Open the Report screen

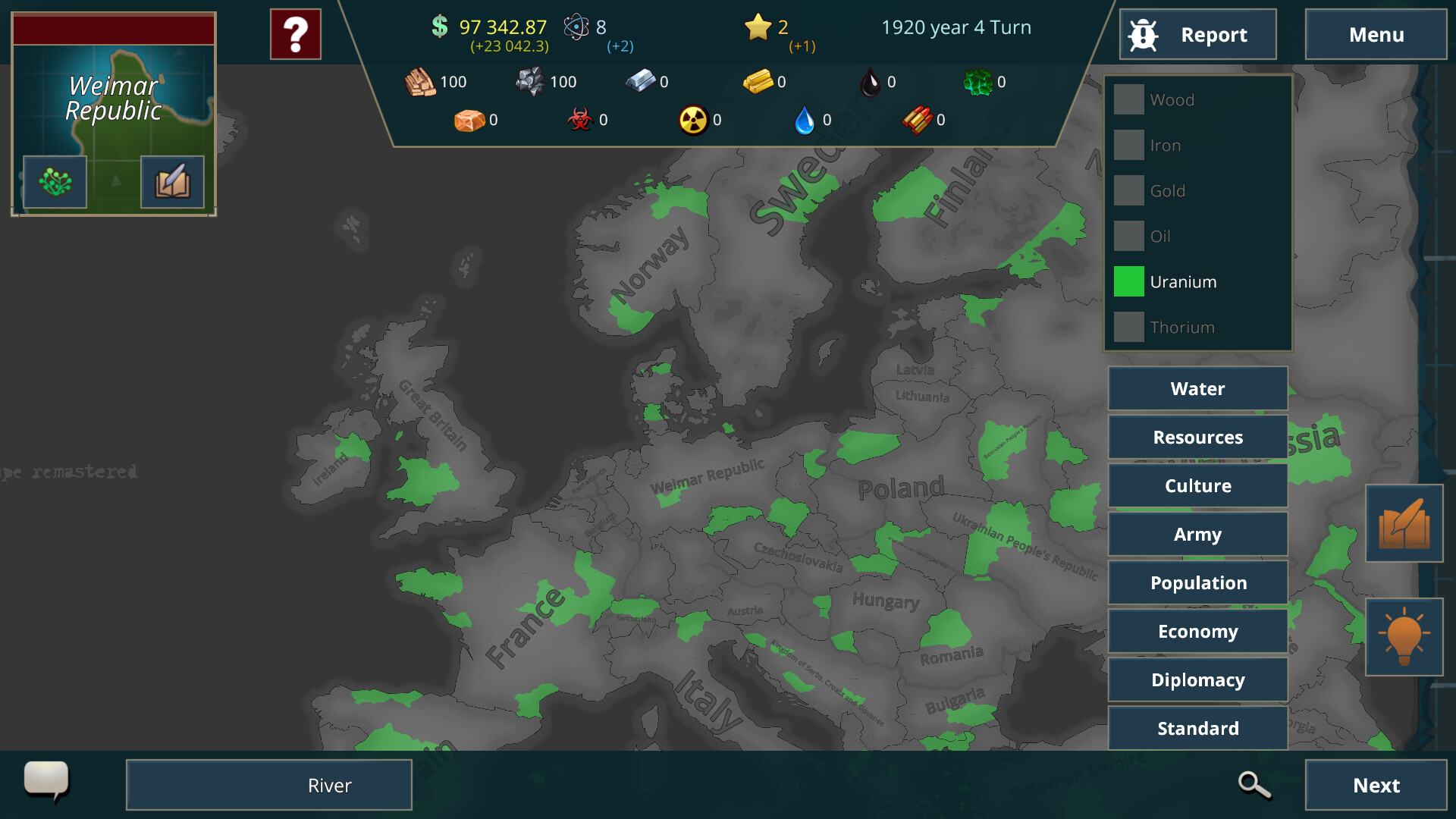tap(1197, 34)
